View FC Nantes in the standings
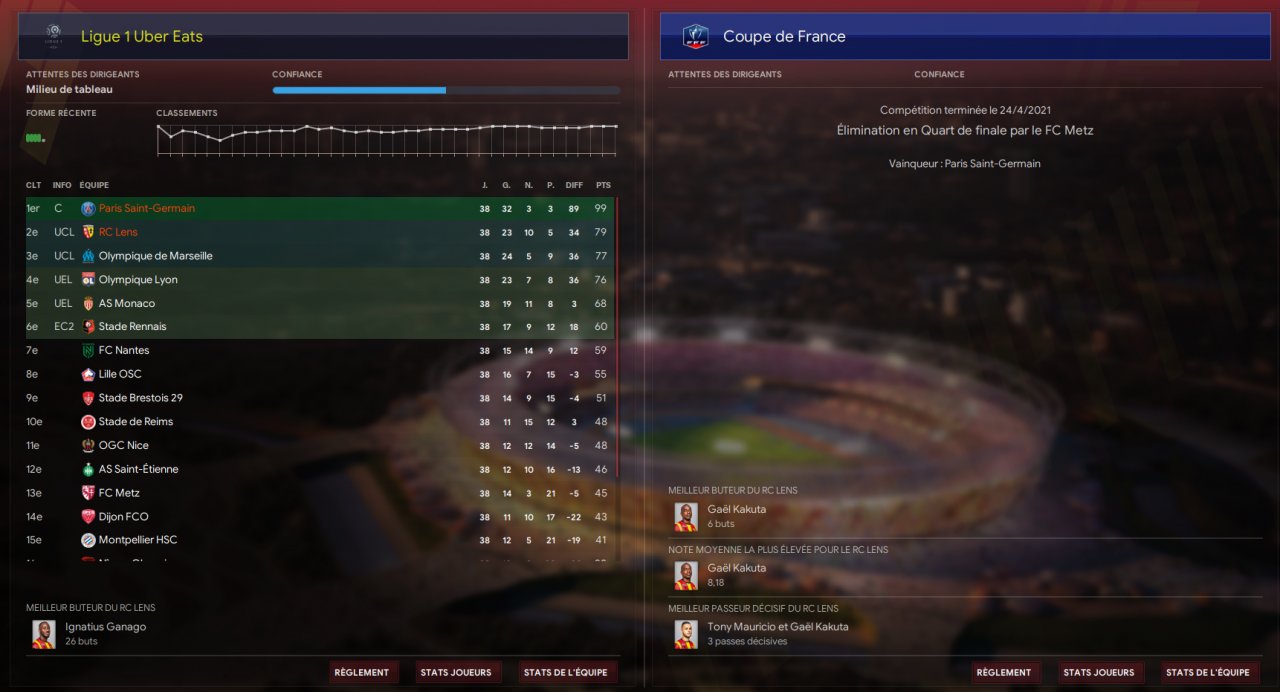Screen dimensions: 1280x692 [124, 351]
